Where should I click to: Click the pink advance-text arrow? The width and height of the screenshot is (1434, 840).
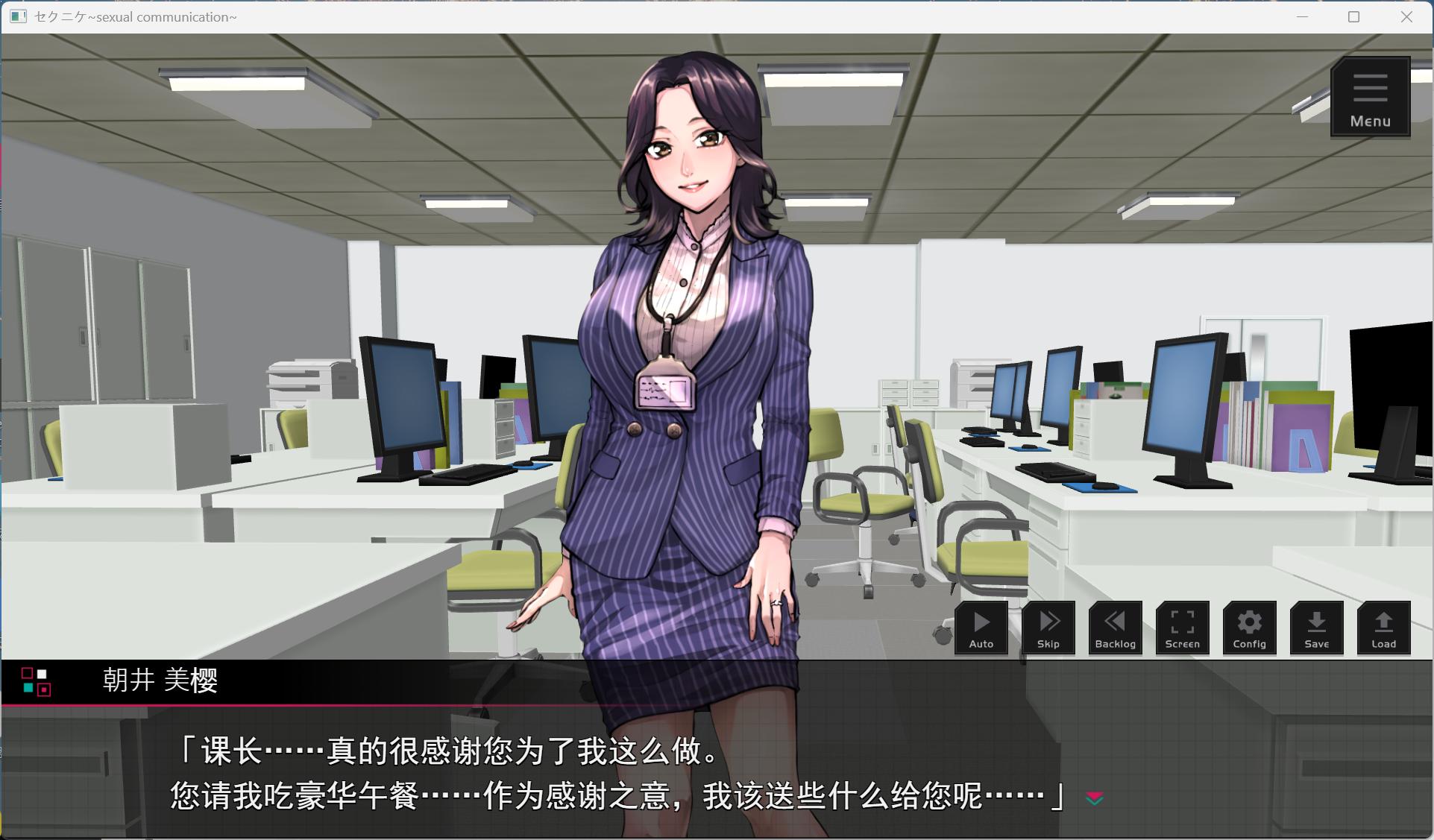1093,797
